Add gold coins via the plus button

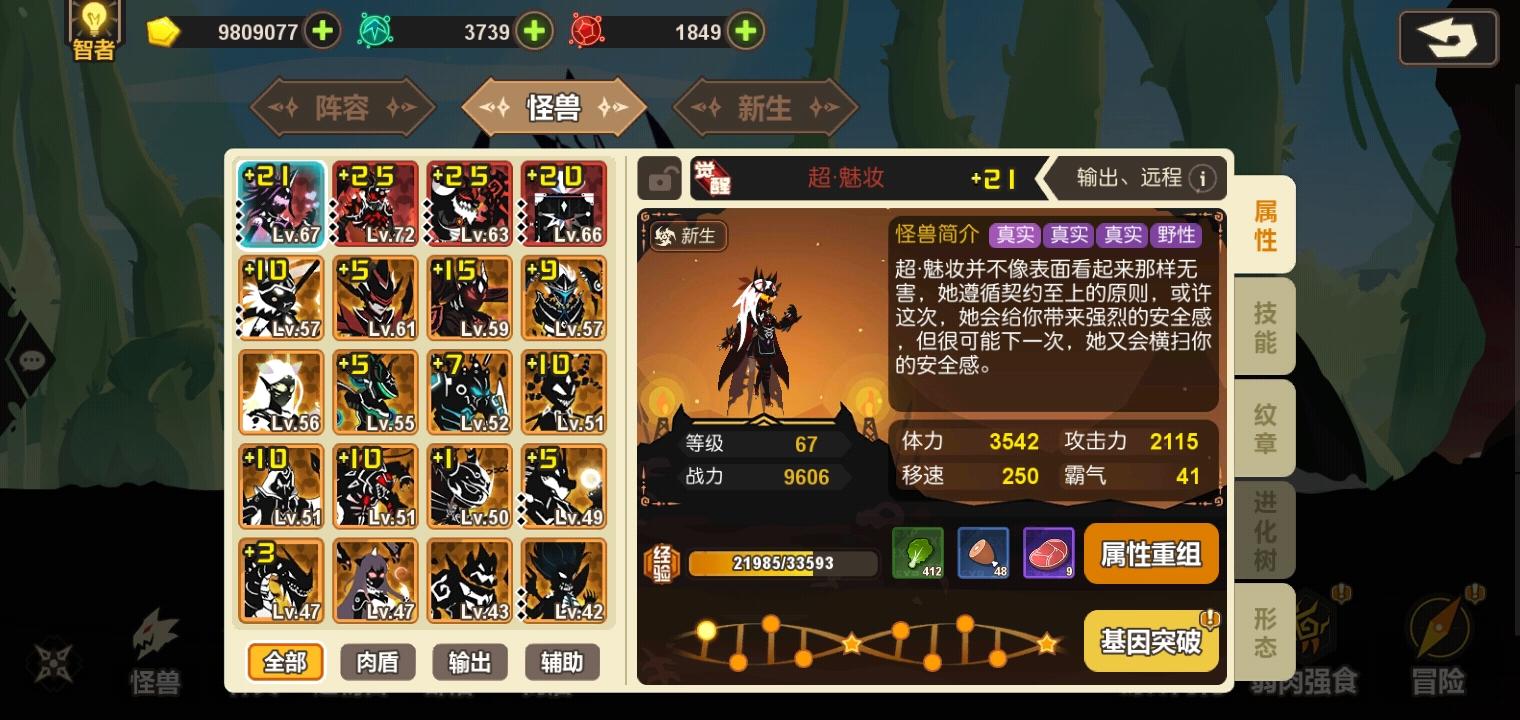pos(321,31)
